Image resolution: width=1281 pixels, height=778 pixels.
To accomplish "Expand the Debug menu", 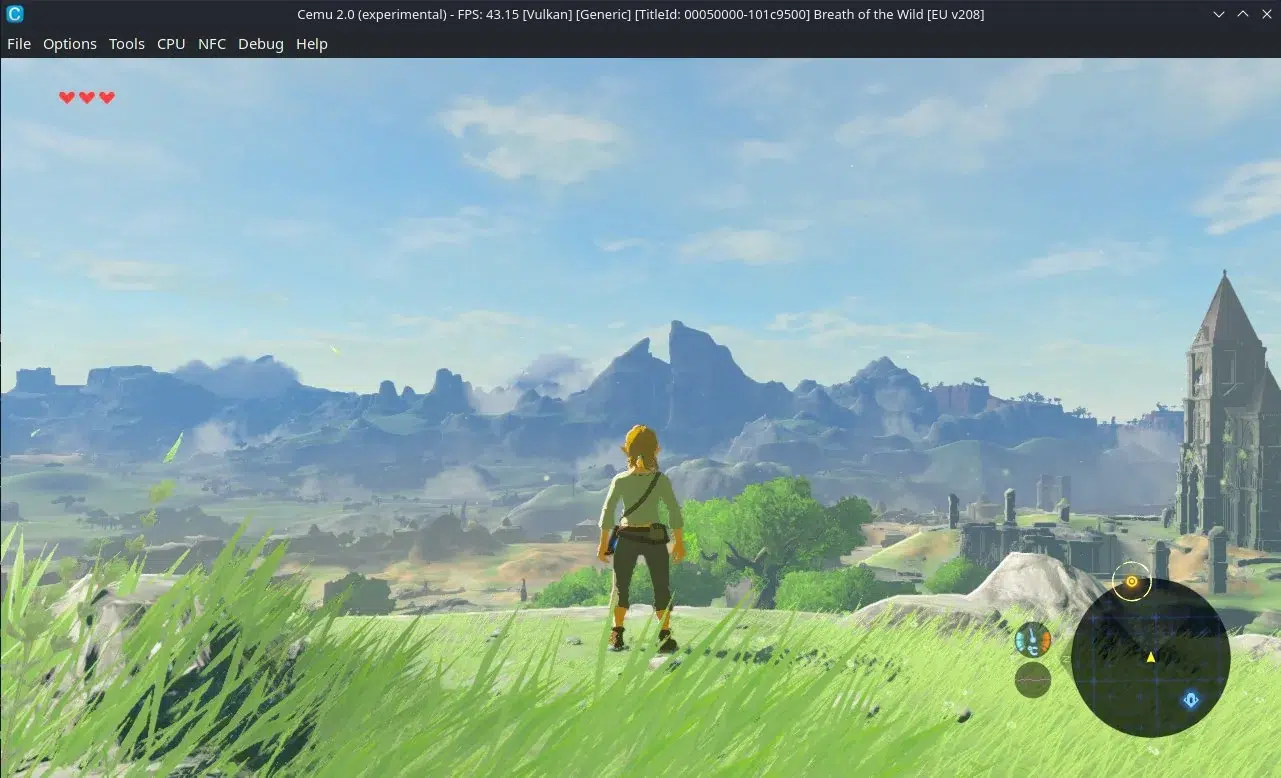I will (x=260, y=44).
